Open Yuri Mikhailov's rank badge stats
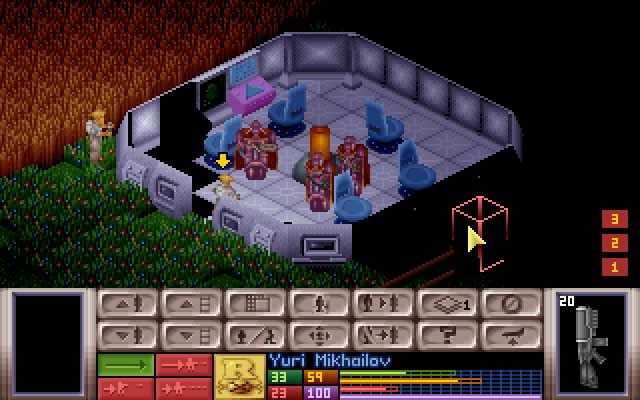This screenshot has width=640, height=400. [x=240, y=373]
